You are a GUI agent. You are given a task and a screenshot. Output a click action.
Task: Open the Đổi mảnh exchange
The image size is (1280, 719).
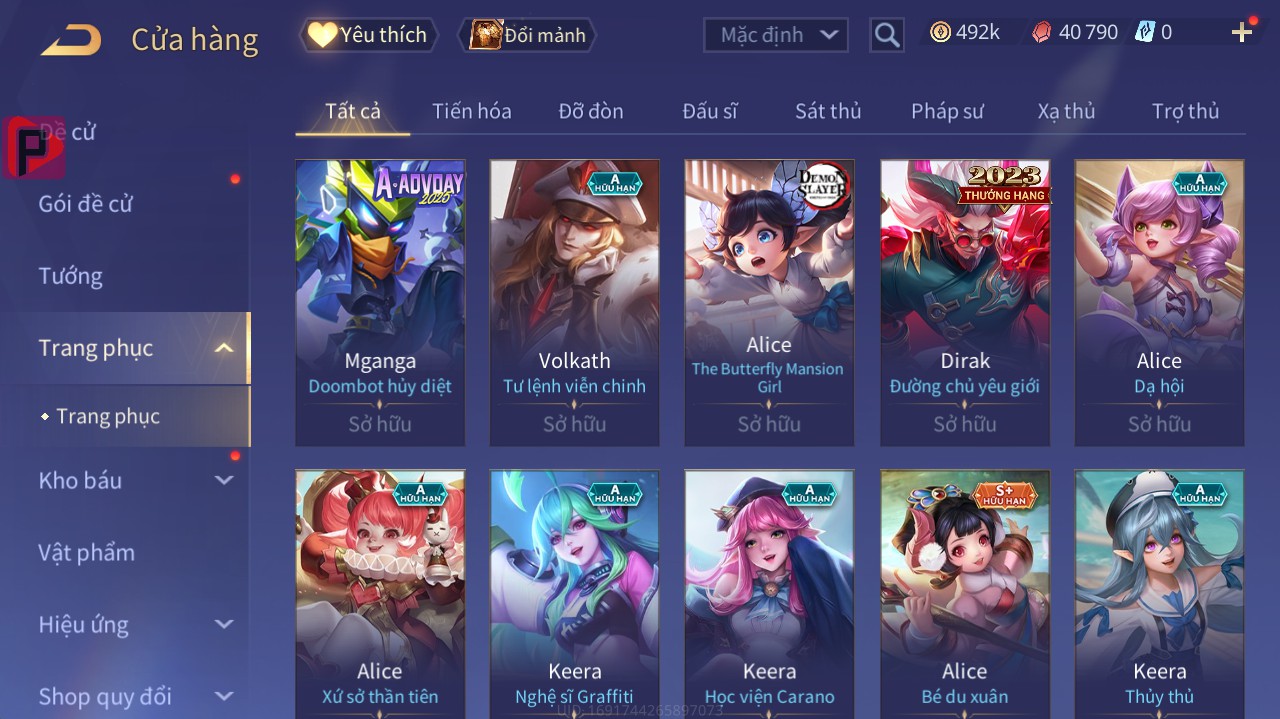[x=527, y=35]
